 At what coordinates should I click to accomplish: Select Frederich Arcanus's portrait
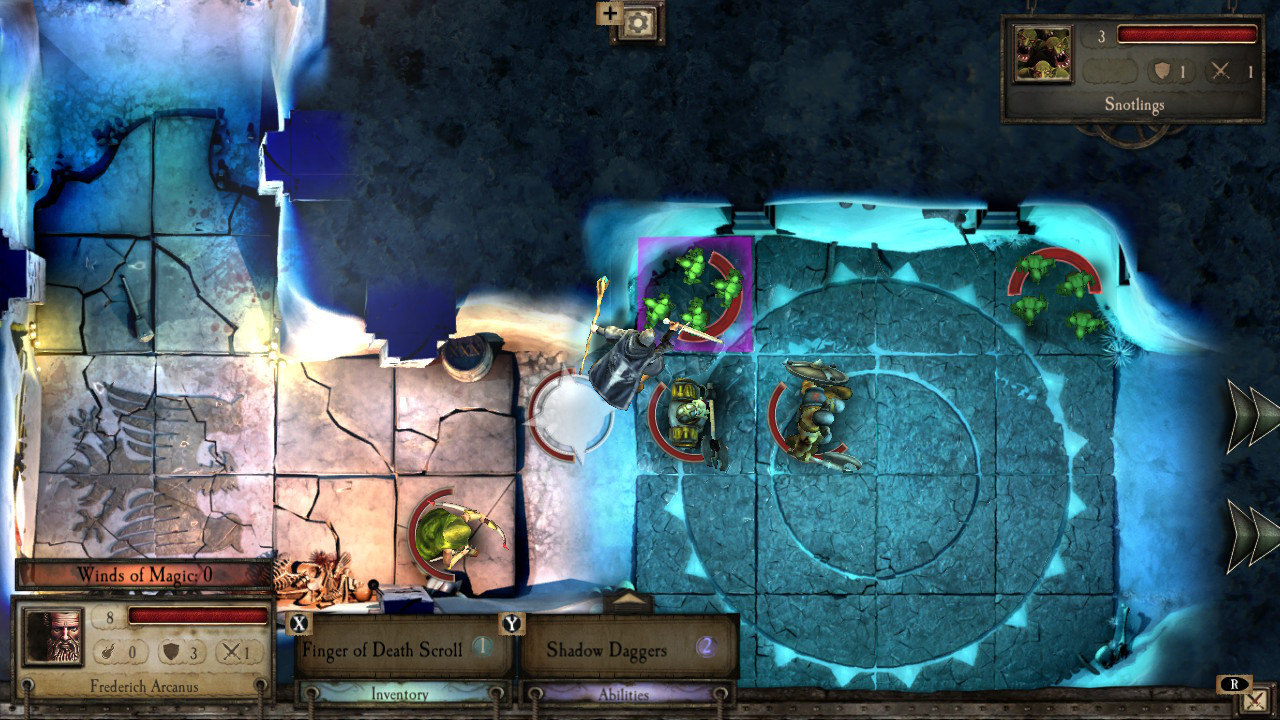[53, 637]
